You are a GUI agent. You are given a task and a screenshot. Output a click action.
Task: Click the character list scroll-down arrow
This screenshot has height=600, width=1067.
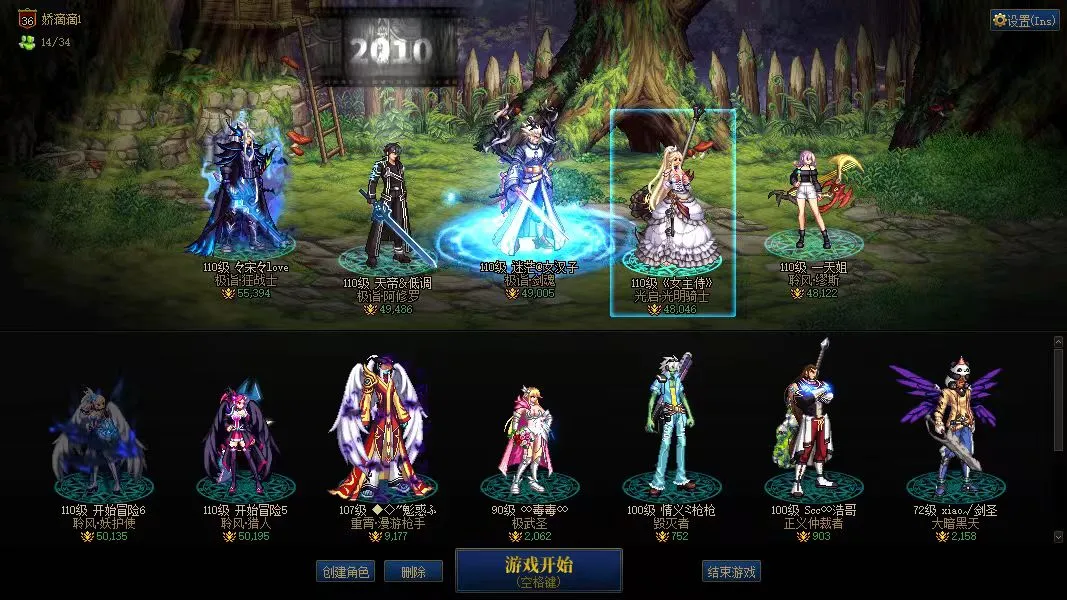[1059, 537]
